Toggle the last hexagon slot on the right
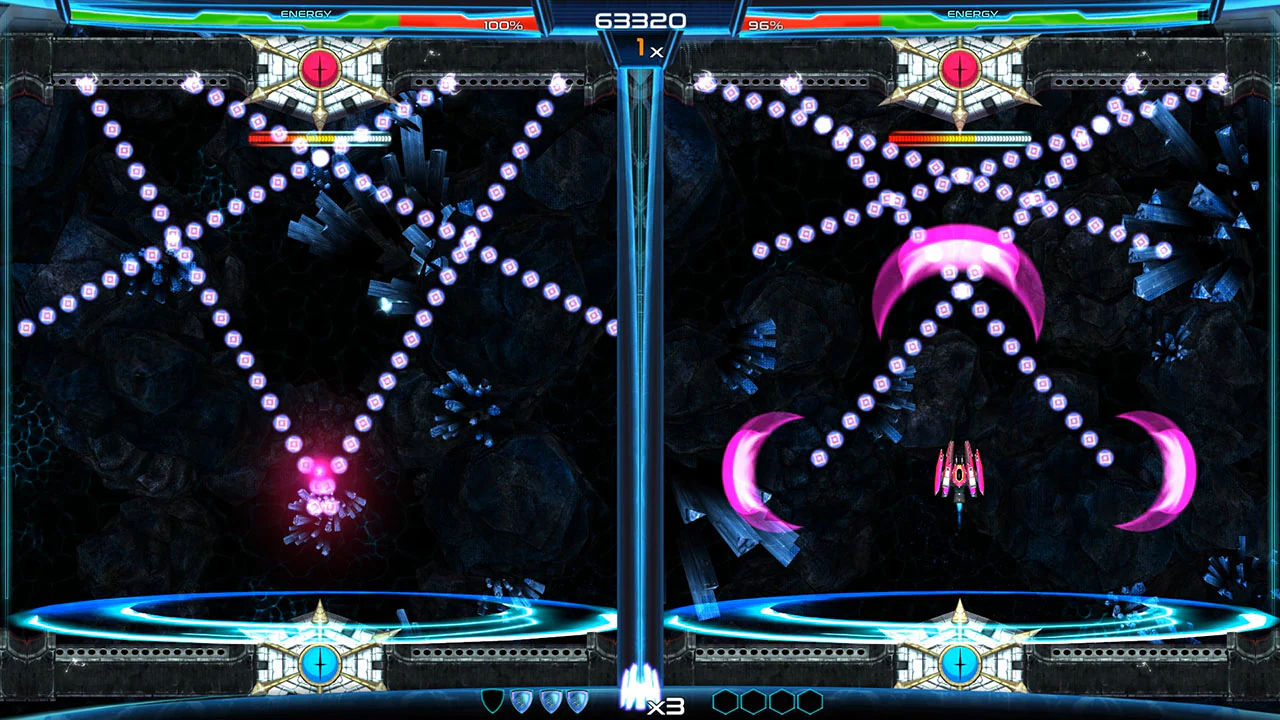Screen dimensions: 1280x720 click(x=808, y=701)
